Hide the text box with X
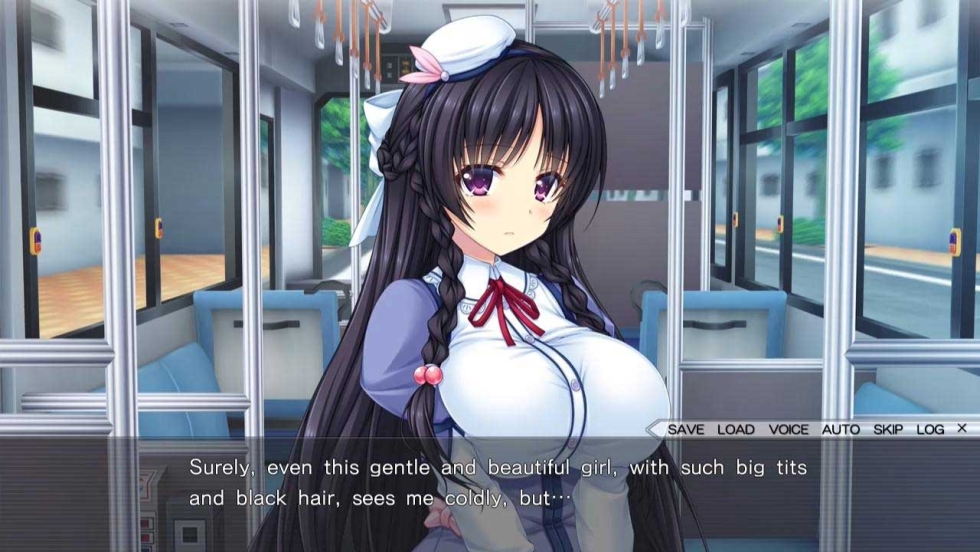This screenshot has height=552, width=980. 961,428
